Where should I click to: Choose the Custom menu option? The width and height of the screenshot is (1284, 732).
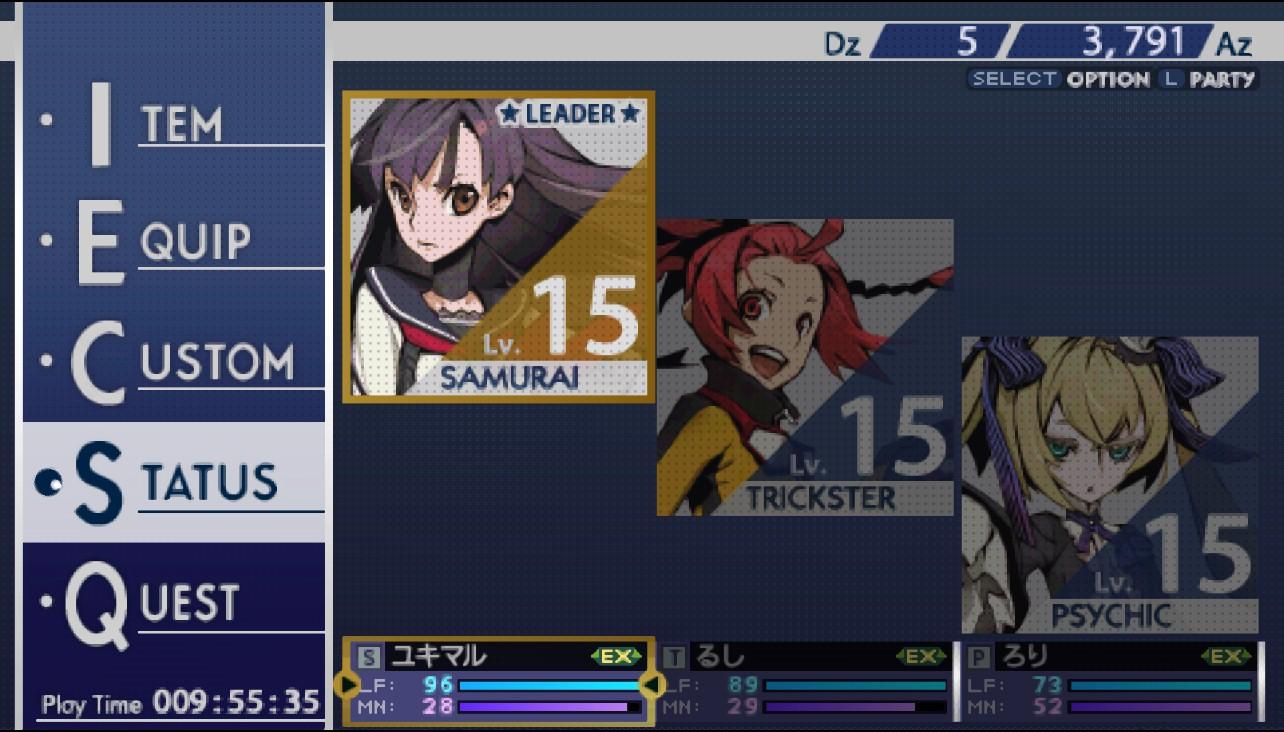(x=175, y=362)
